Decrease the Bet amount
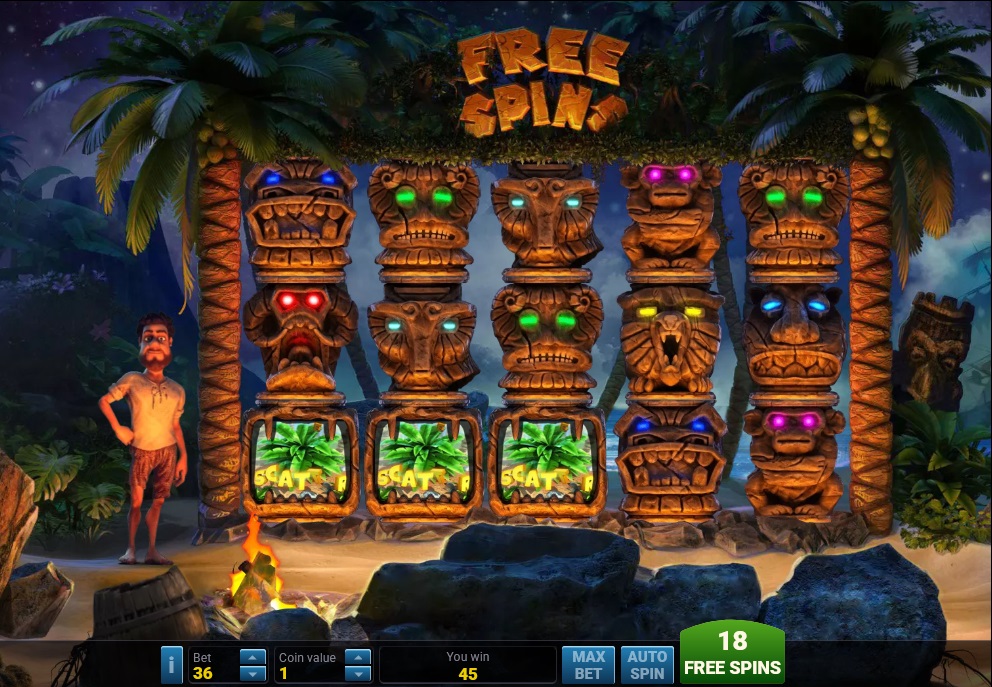 click(x=254, y=673)
